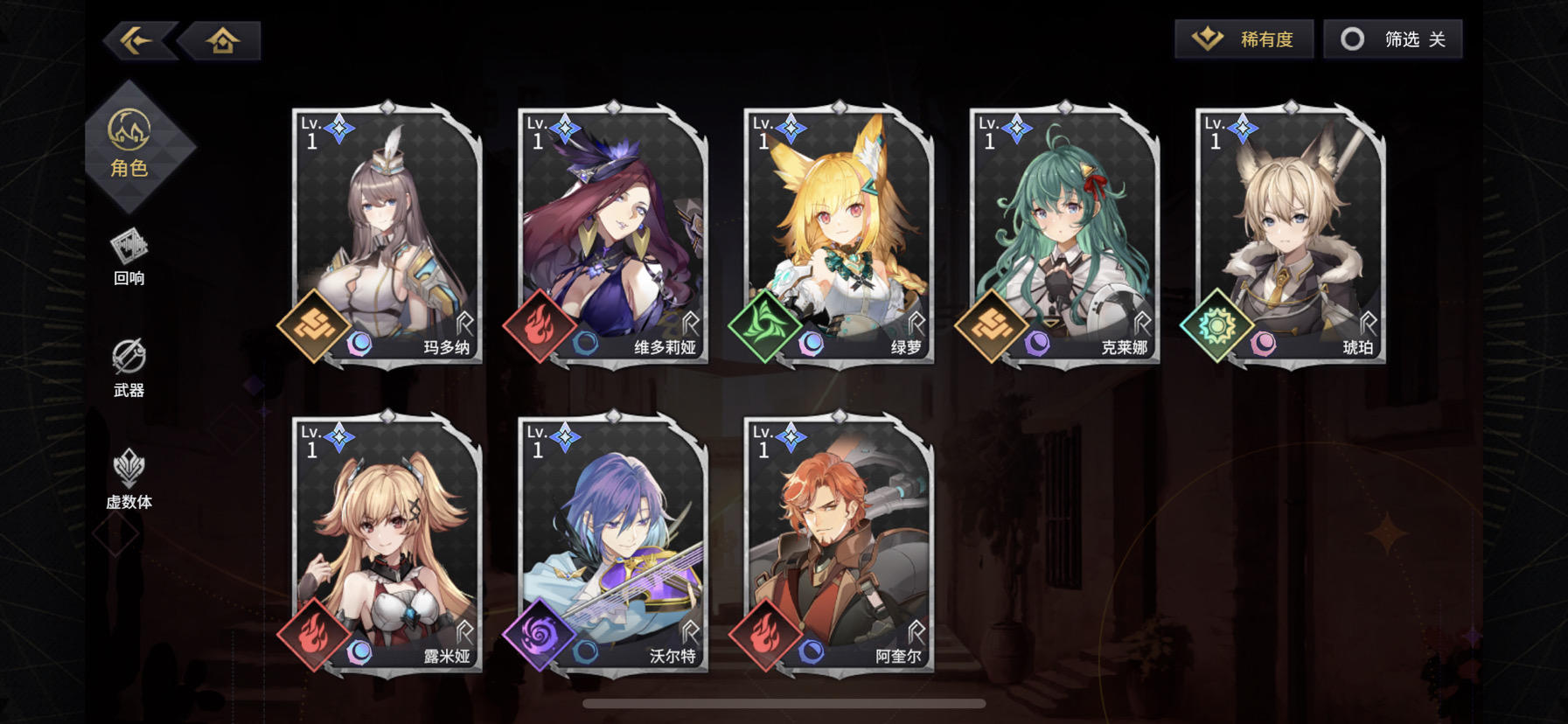Open the 稀有度 rarity sort options

tap(1242, 38)
